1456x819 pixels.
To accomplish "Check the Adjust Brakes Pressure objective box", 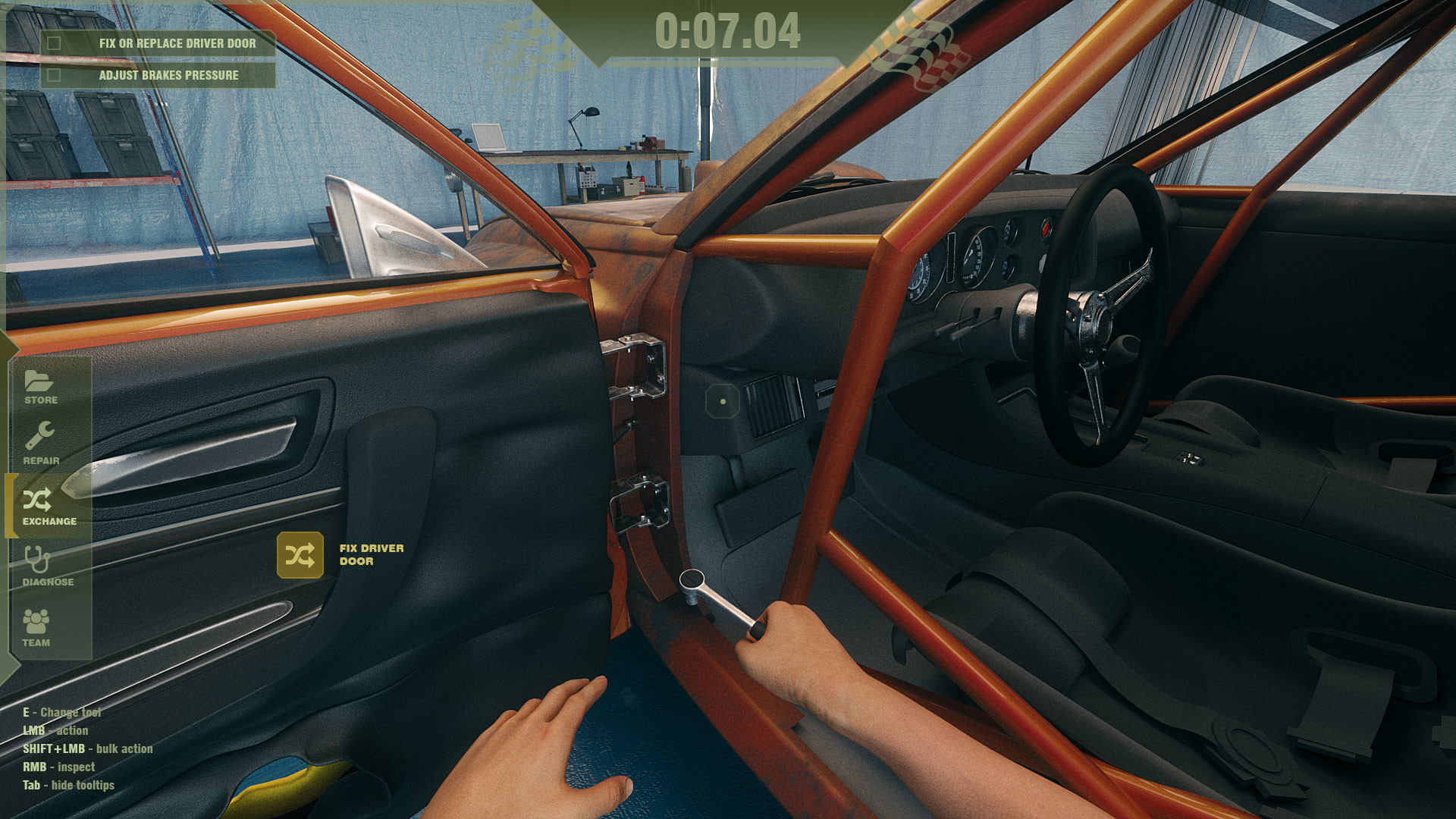I will point(53,75).
